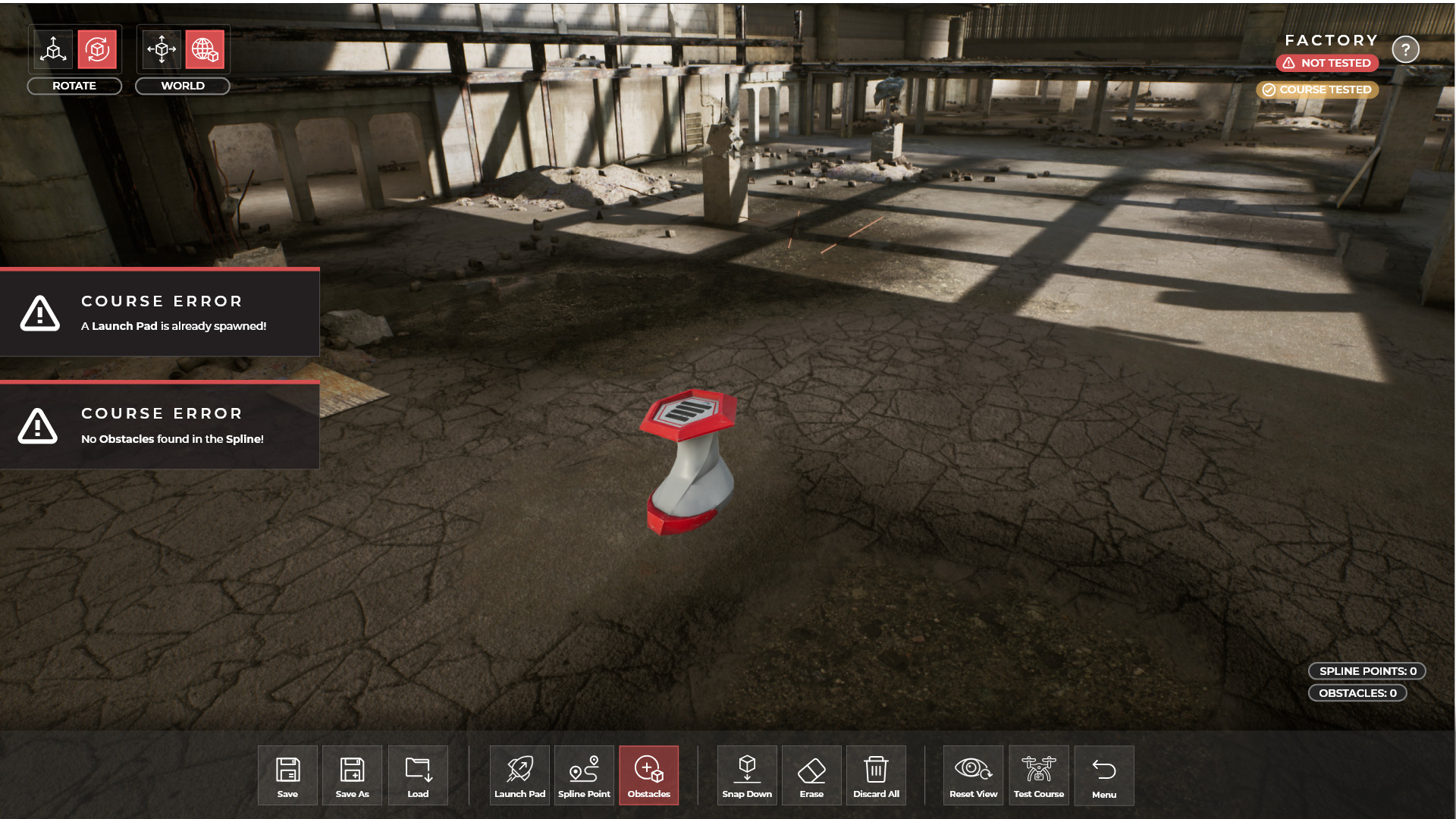
Task: Click the Discard All trash icon
Action: point(876,775)
